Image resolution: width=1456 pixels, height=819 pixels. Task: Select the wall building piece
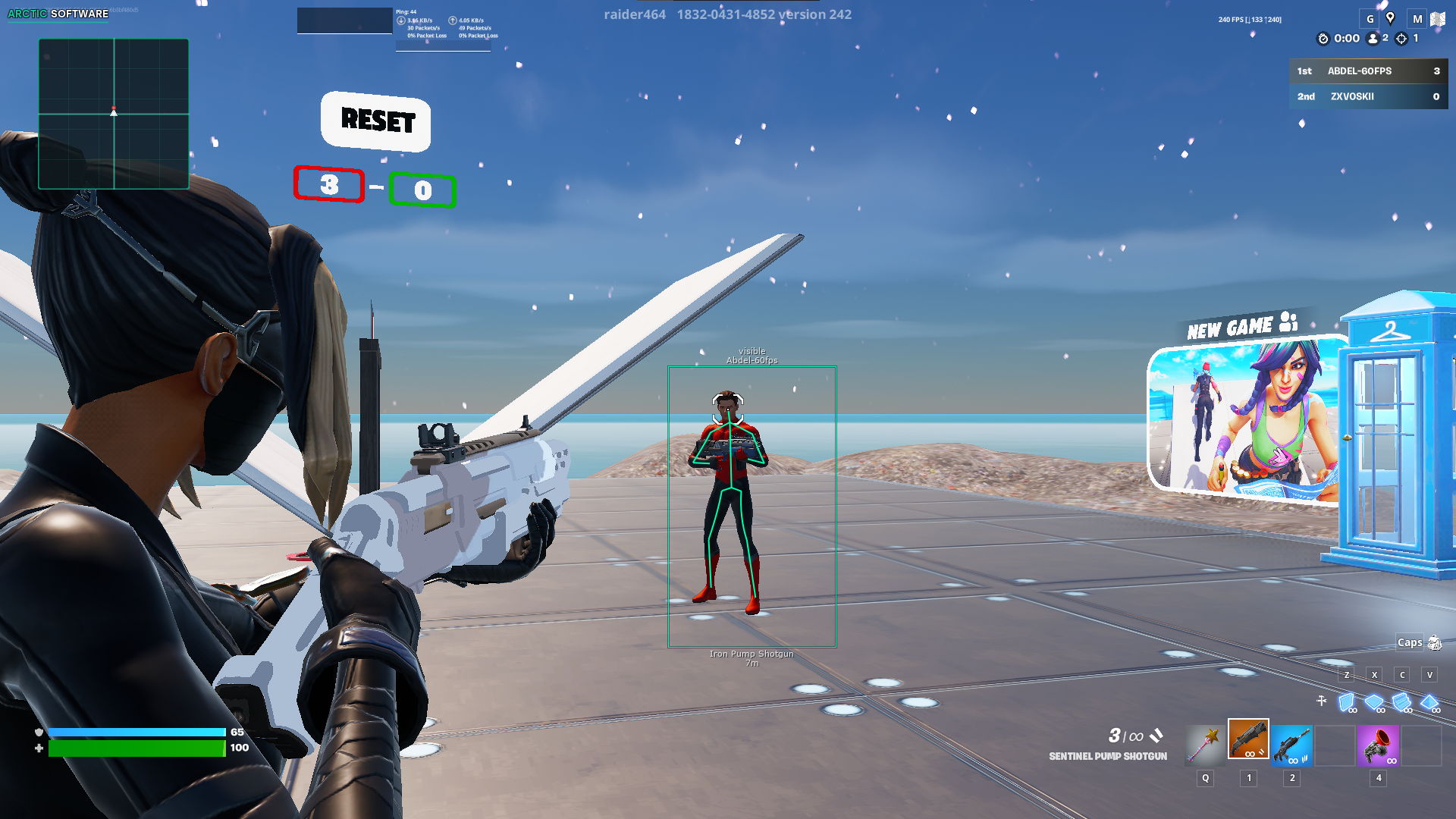(x=1347, y=702)
